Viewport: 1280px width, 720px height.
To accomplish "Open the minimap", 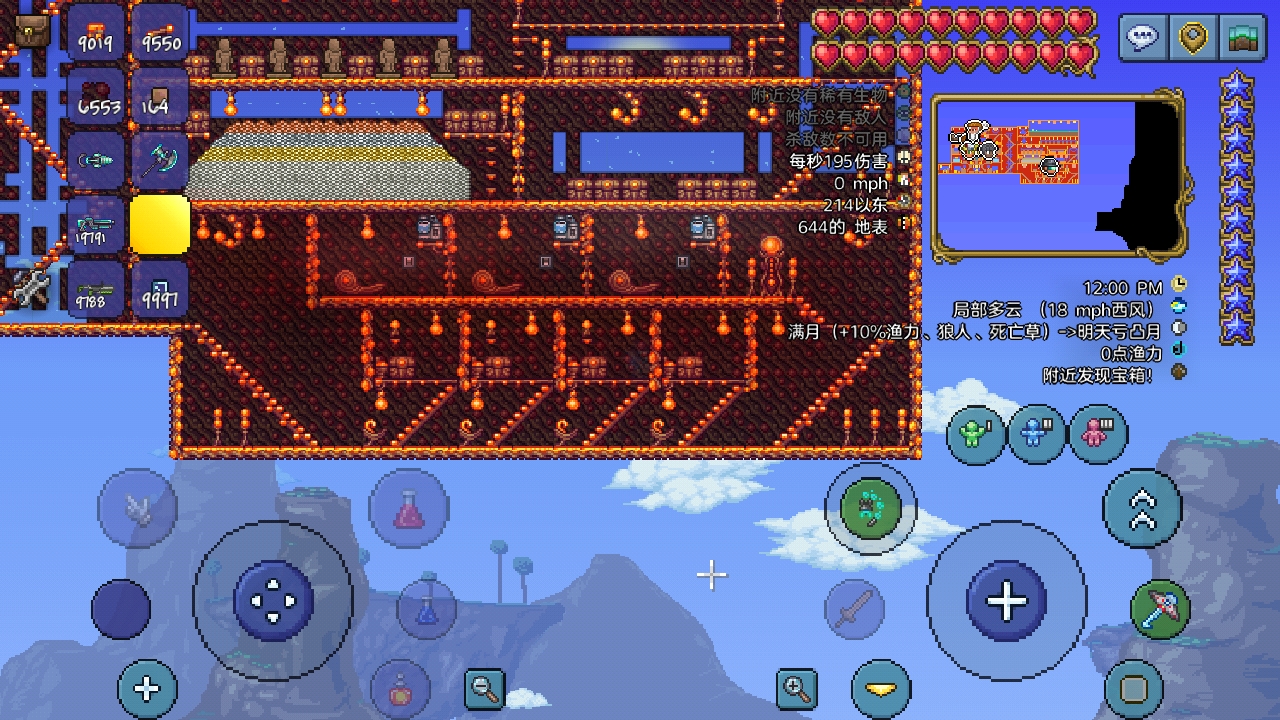I will (x=1058, y=175).
